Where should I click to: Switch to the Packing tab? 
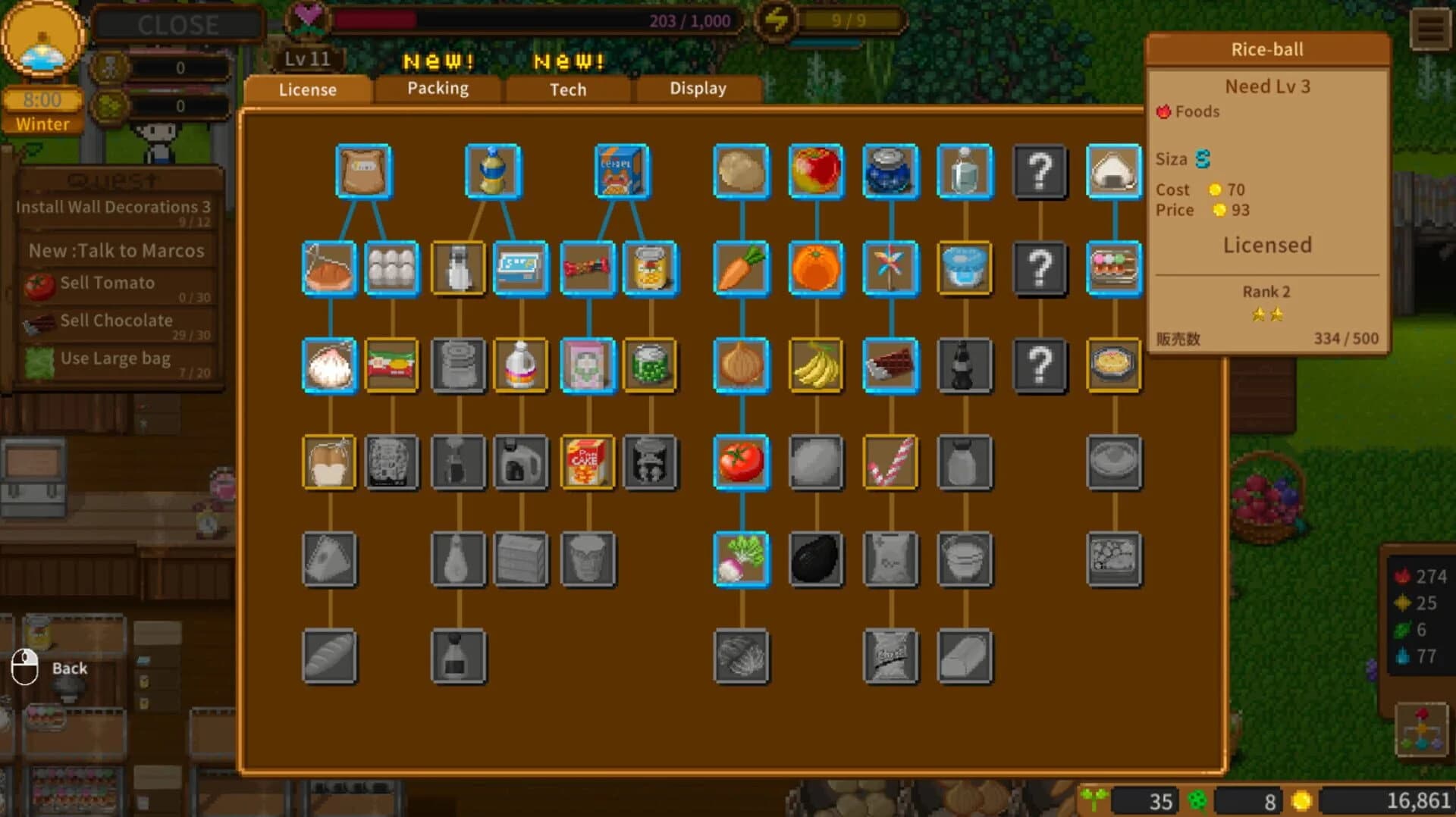pyautogui.click(x=438, y=89)
